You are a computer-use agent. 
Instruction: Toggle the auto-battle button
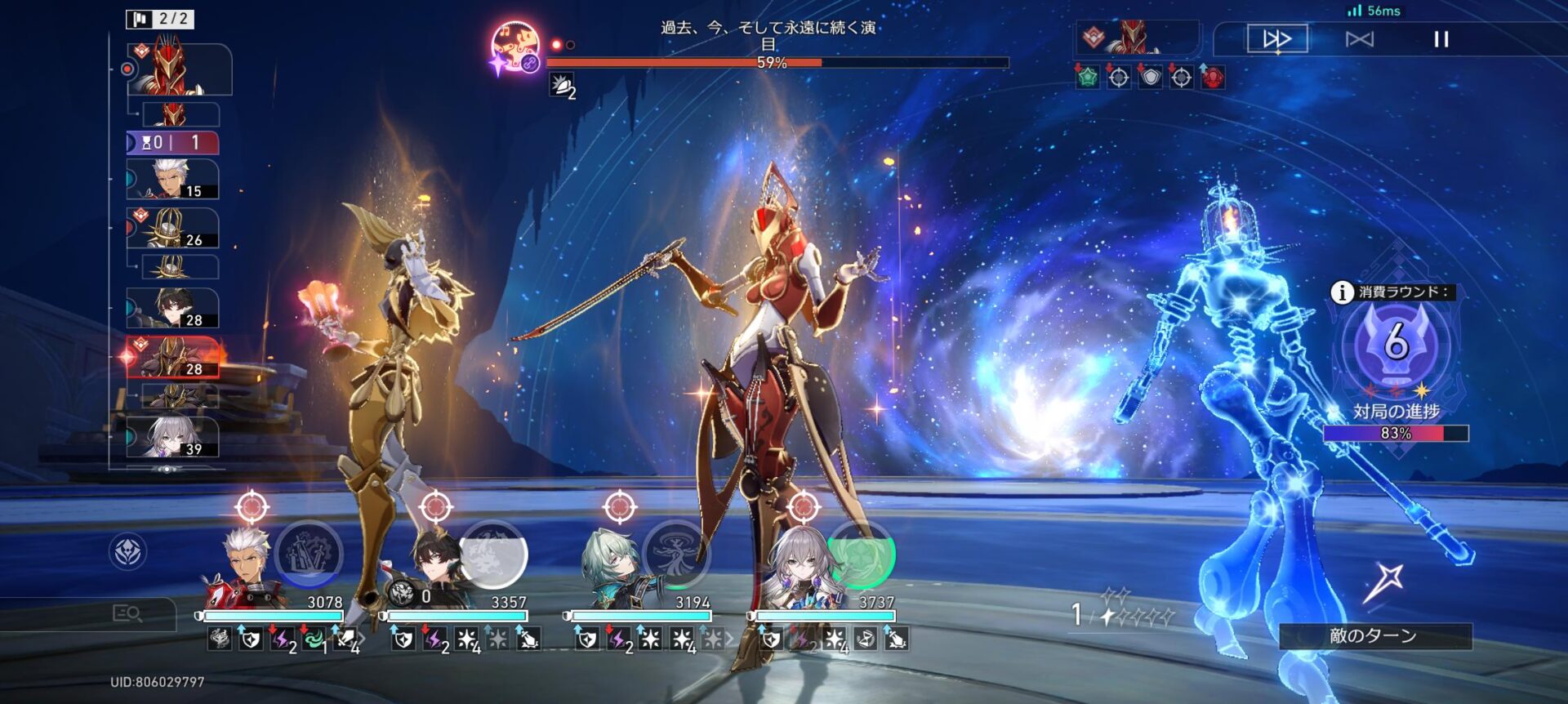point(1360,39)
